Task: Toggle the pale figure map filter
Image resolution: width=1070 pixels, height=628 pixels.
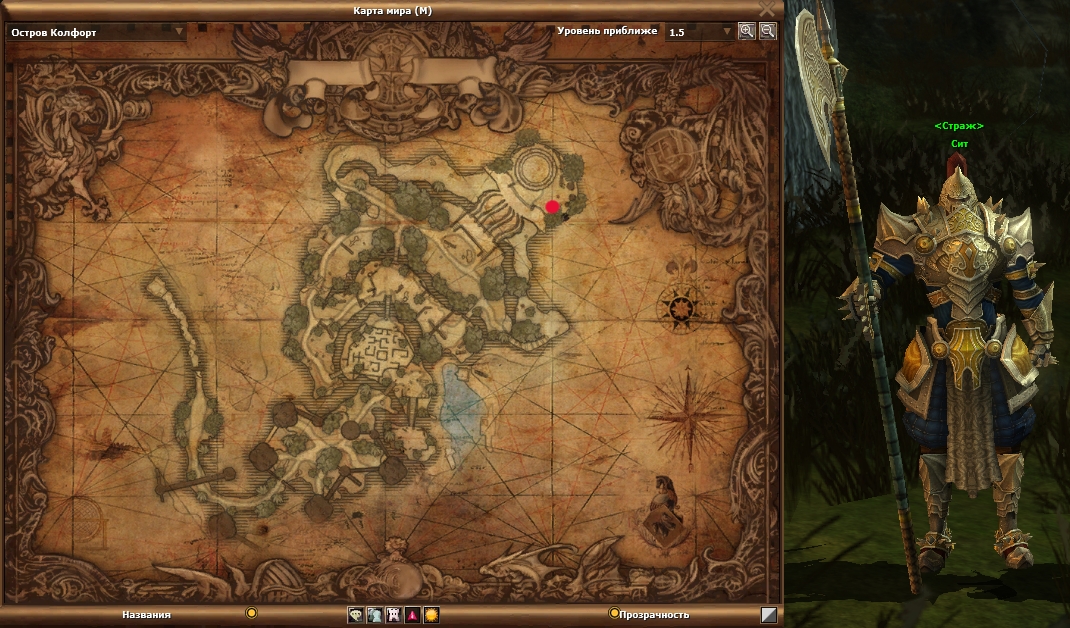Action: click(x=374, y=615)
